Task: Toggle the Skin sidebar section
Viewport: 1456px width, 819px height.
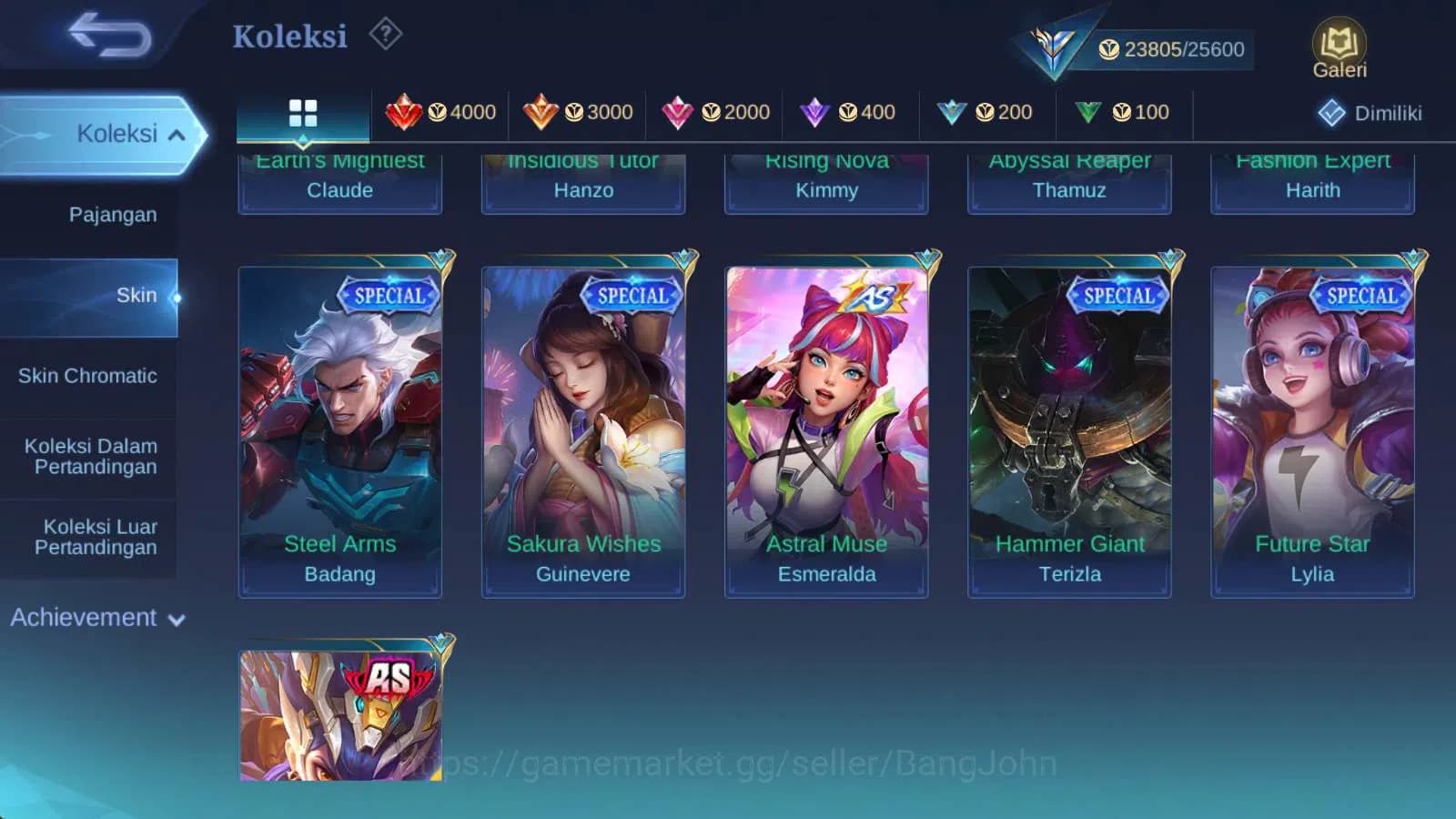Action: (137, 295)
